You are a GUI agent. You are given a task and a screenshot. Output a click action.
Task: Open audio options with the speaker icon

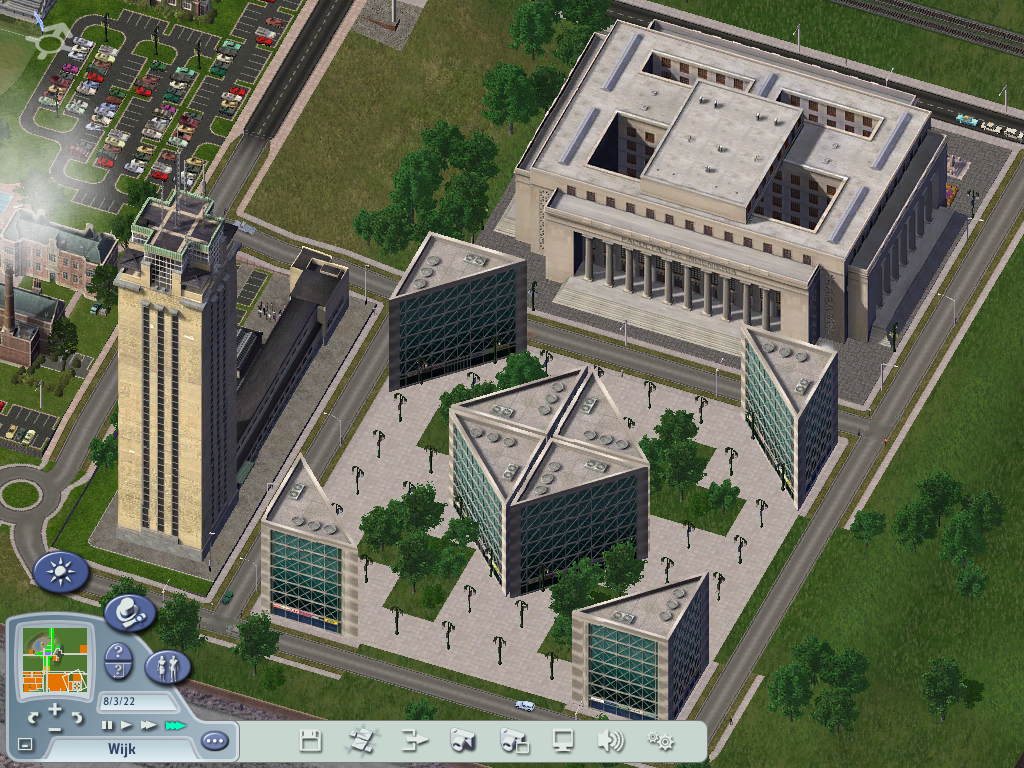pyautogui.click(x=610, y=741)
